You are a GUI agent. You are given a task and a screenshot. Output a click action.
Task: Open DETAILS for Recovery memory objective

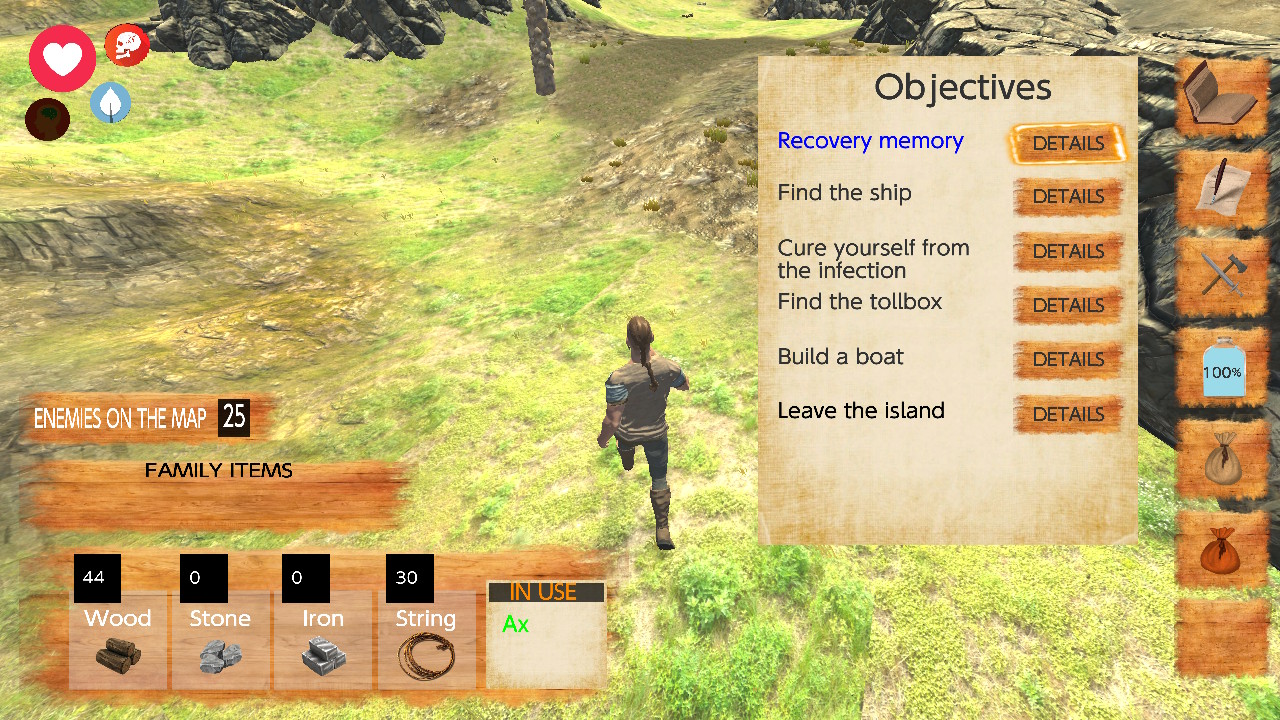[1067, 143]
